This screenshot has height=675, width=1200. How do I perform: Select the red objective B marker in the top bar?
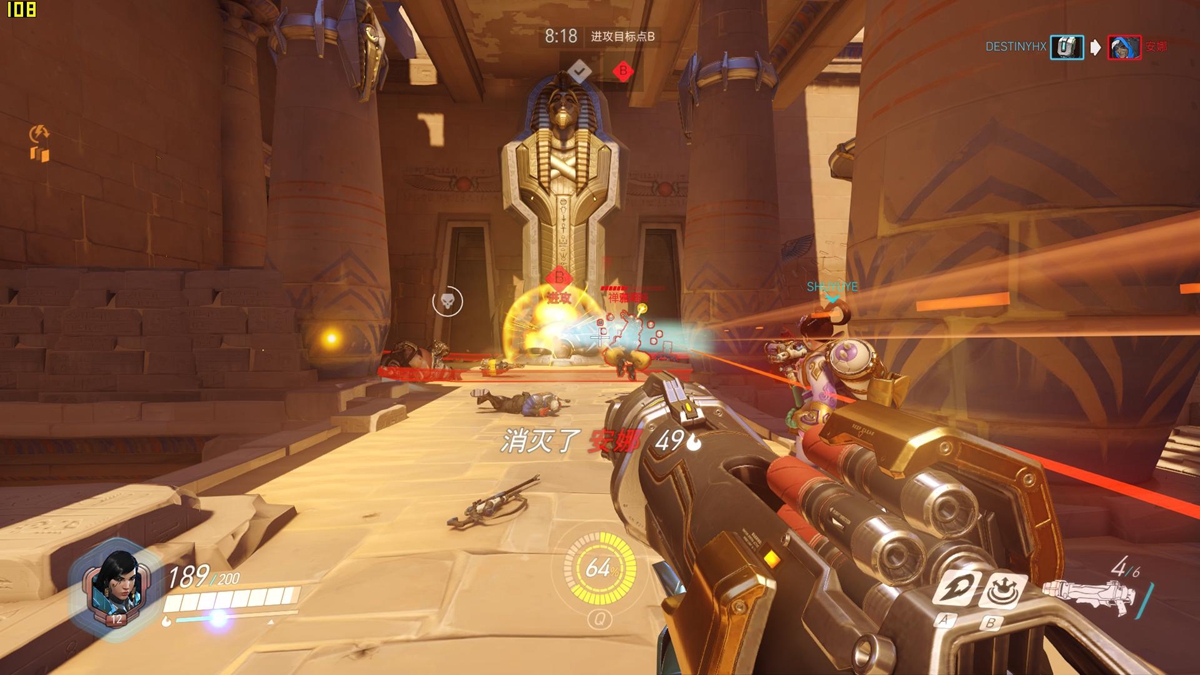[x=623, y=71]
